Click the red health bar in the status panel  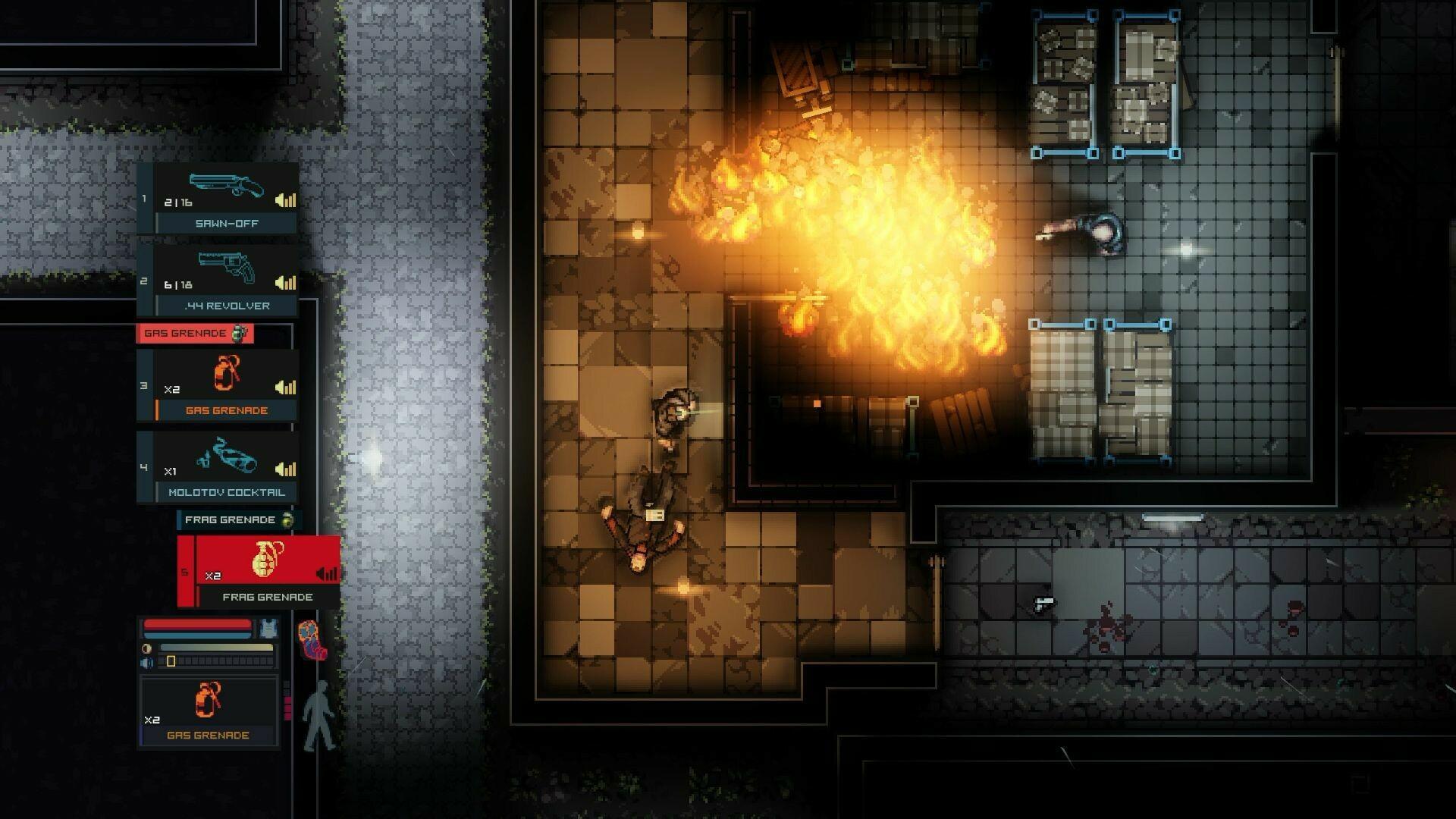(x=199, y=626)
